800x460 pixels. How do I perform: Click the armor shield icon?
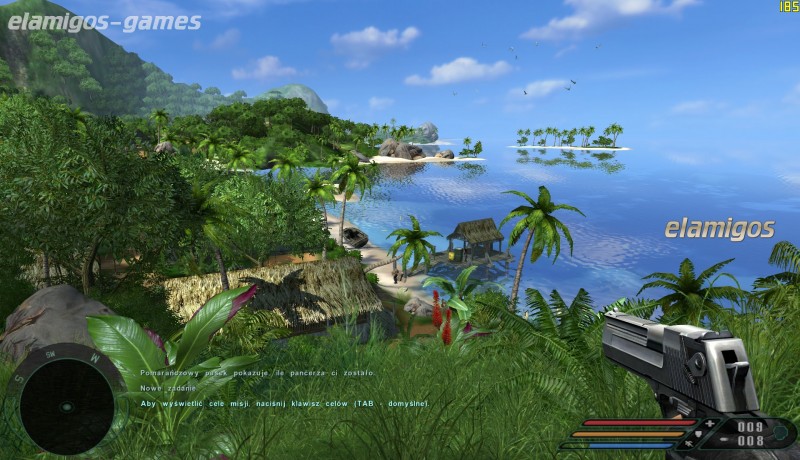point(700,434)
